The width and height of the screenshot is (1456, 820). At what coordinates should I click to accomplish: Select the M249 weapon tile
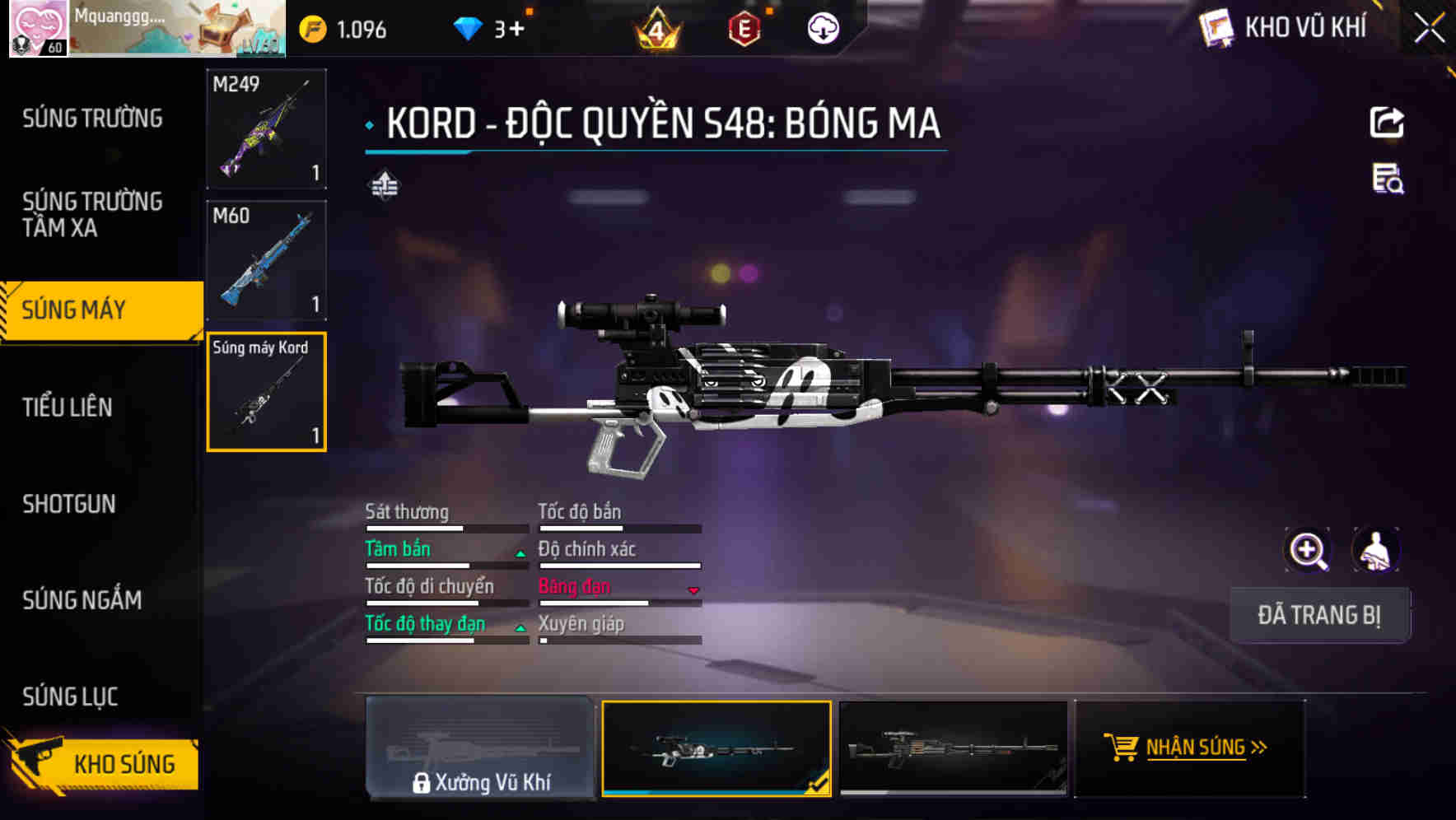(x=266, y=128)
